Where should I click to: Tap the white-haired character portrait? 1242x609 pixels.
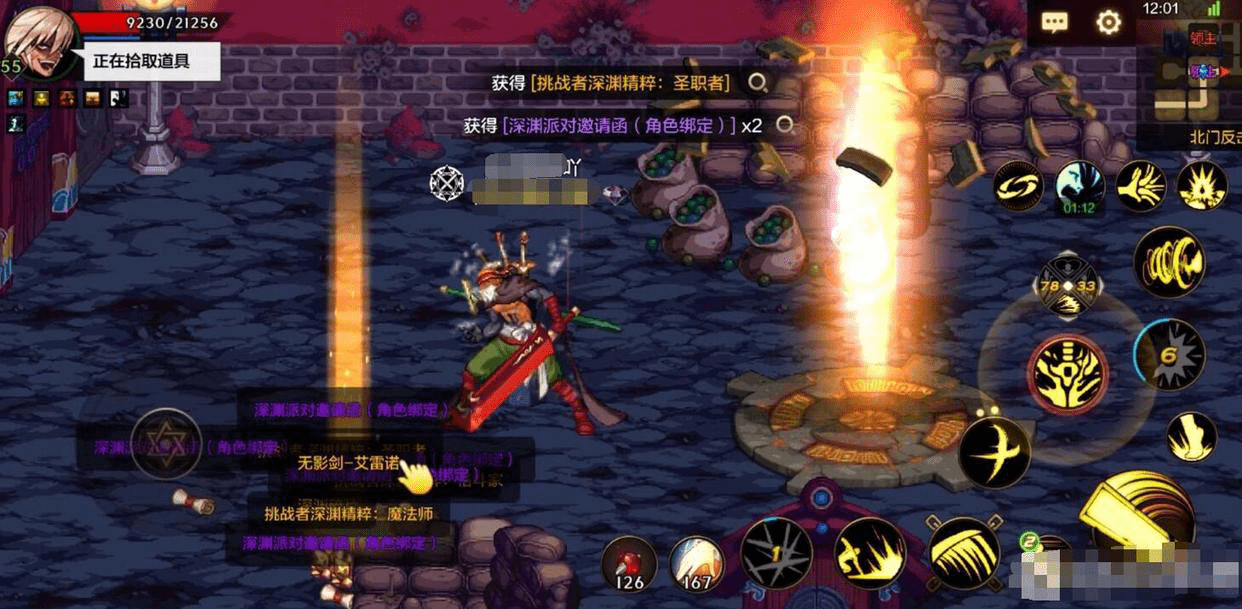click(38, 40)
